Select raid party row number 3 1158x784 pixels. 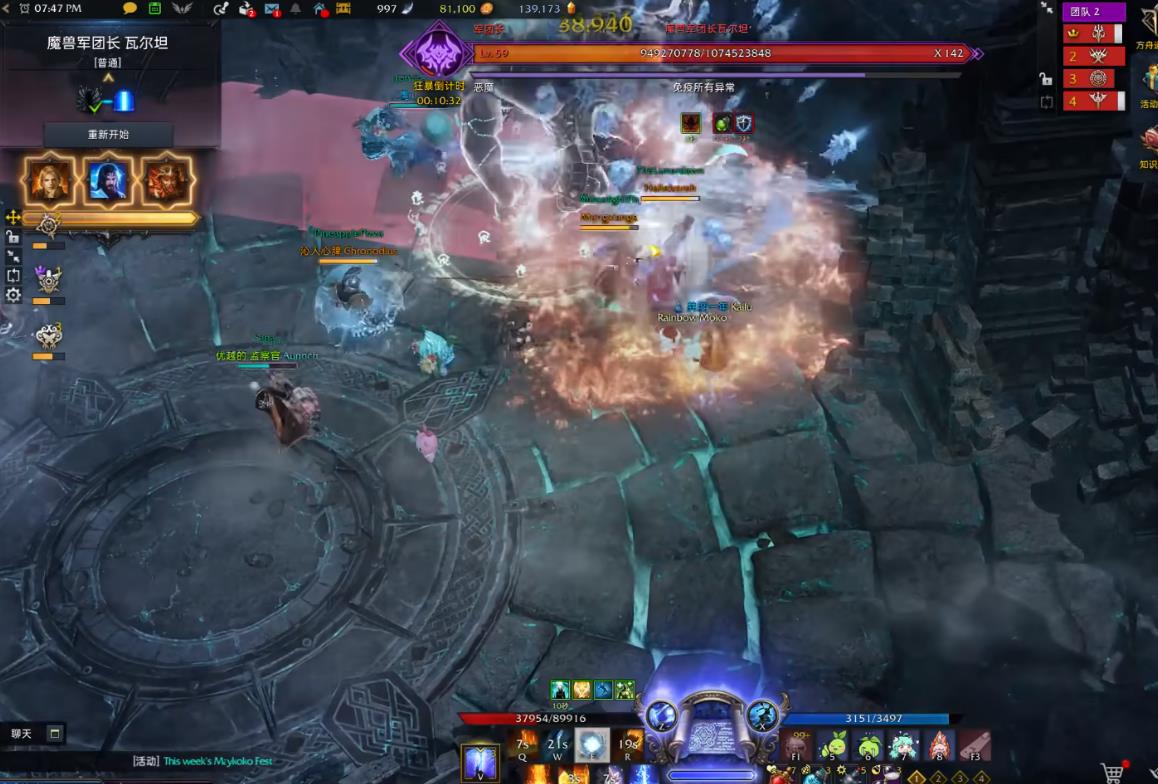[1093, 78]
